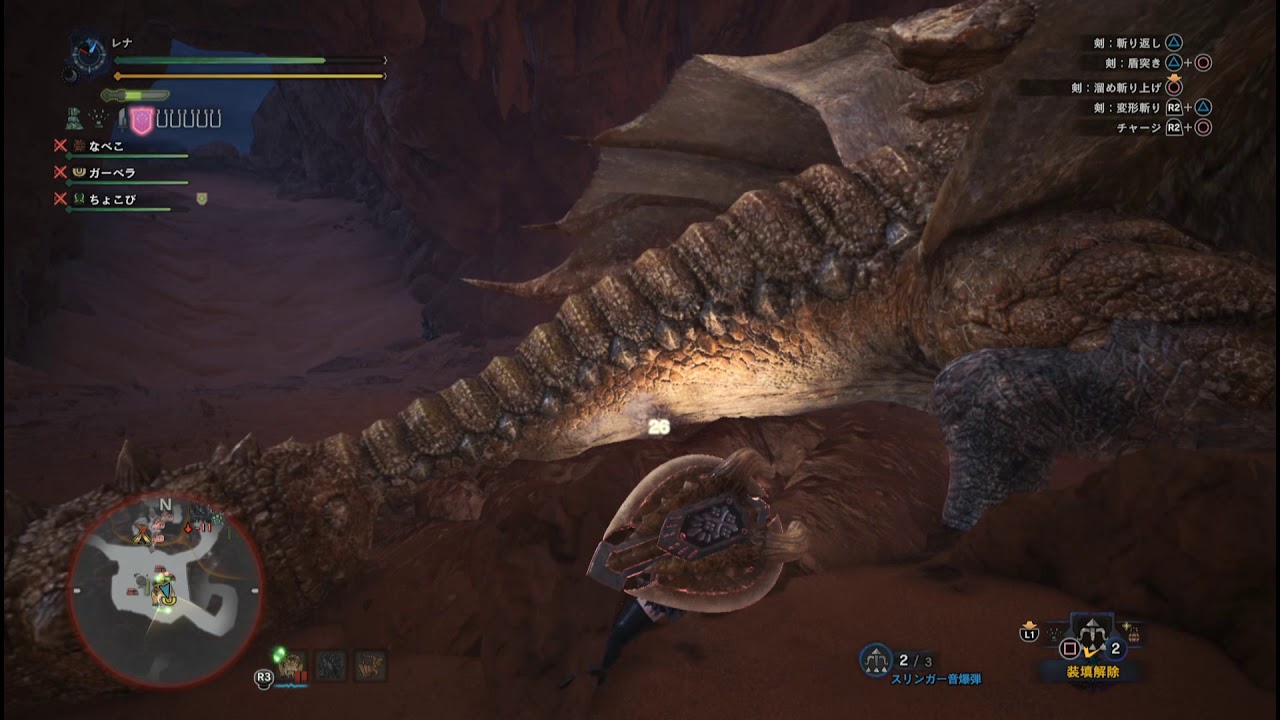The width and height of the screenshot is (1280, 720).
Task: Click the glowing pink shield buff icon
Action: [x=142, y=120]
